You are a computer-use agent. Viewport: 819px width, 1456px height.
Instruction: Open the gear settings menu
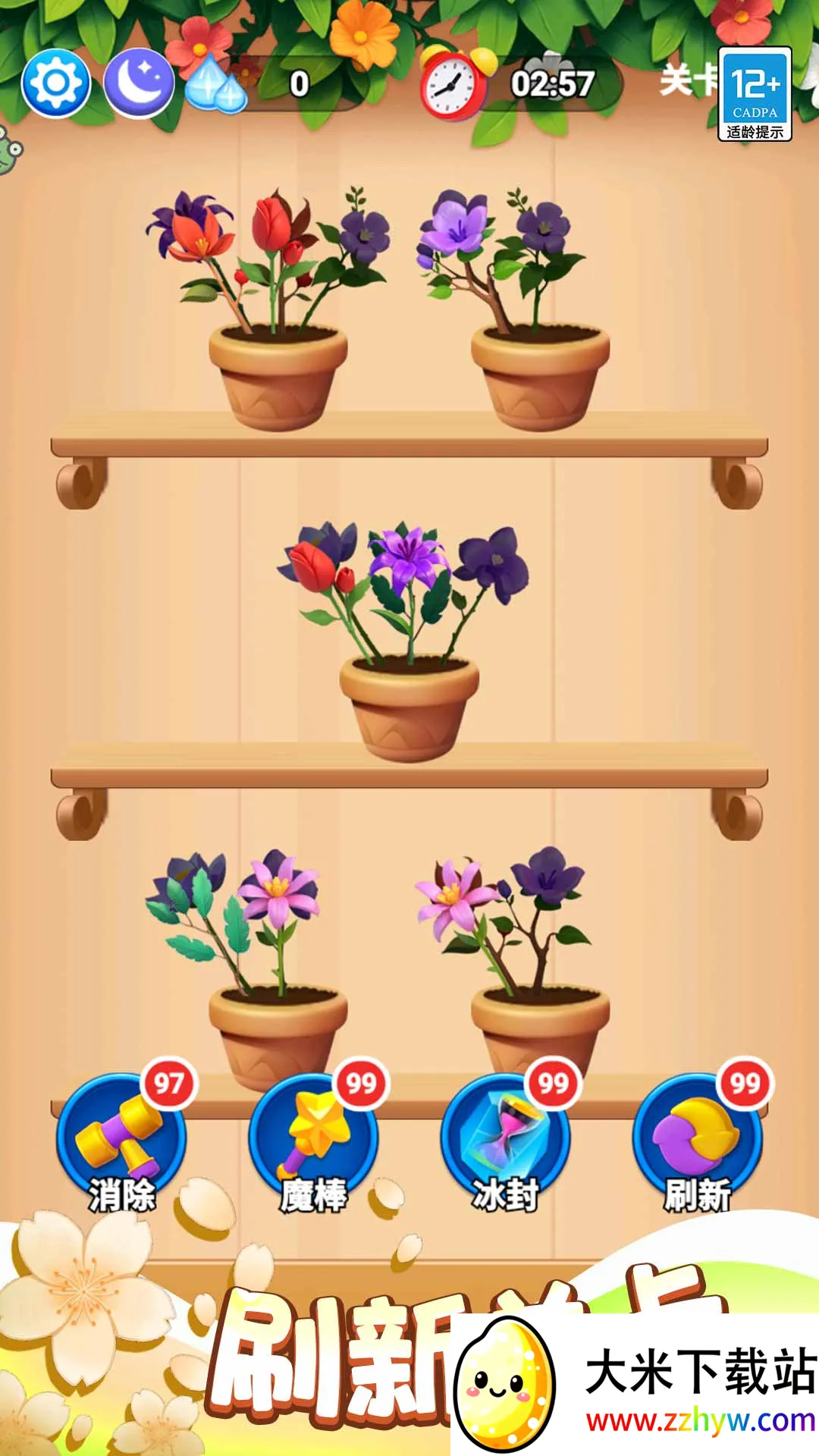coord(56,83)
